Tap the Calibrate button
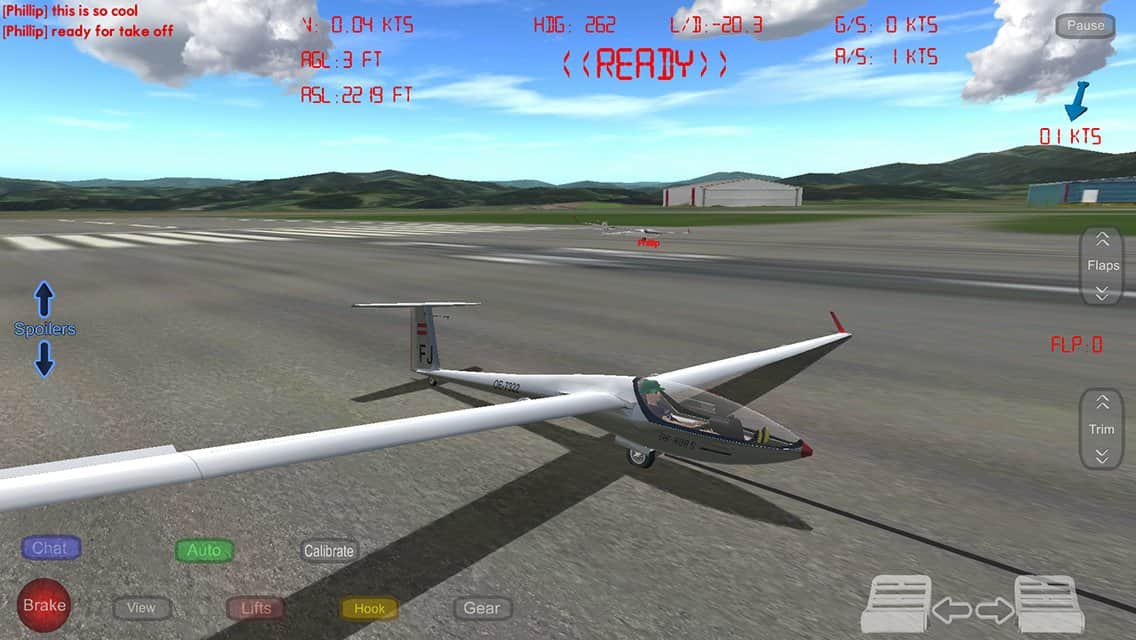 pos(329,551)
